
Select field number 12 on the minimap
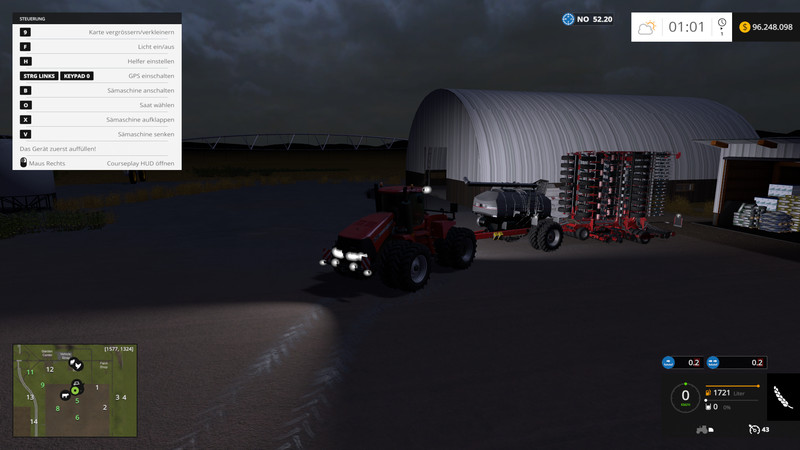49,369
